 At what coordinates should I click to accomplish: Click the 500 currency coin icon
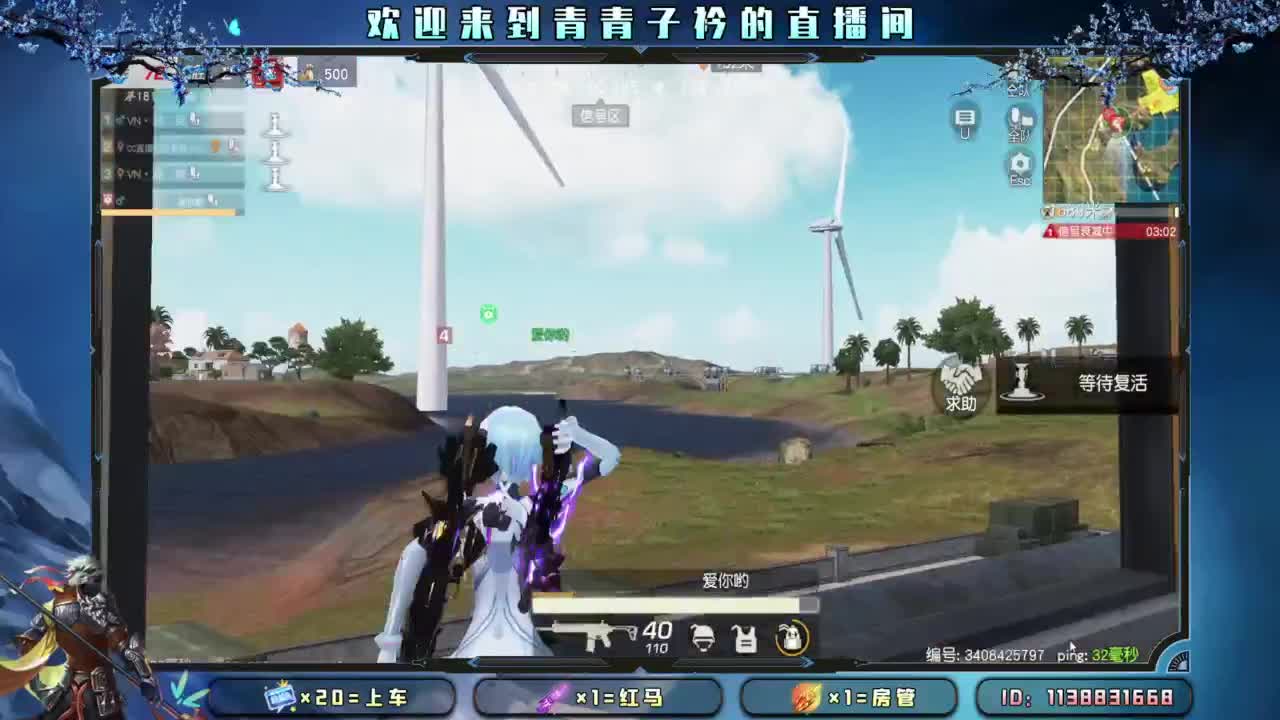pyautogui.click(x=308, y=73)
